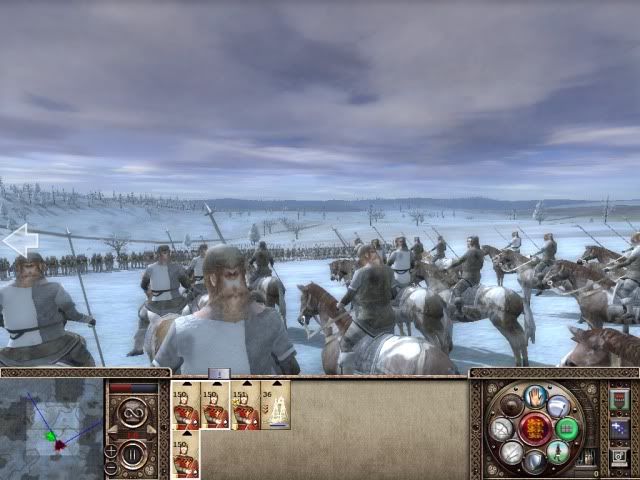Click the crossed swords order icon
The image size is (640, 480).
pyautogui.click(x=512, y=452)
